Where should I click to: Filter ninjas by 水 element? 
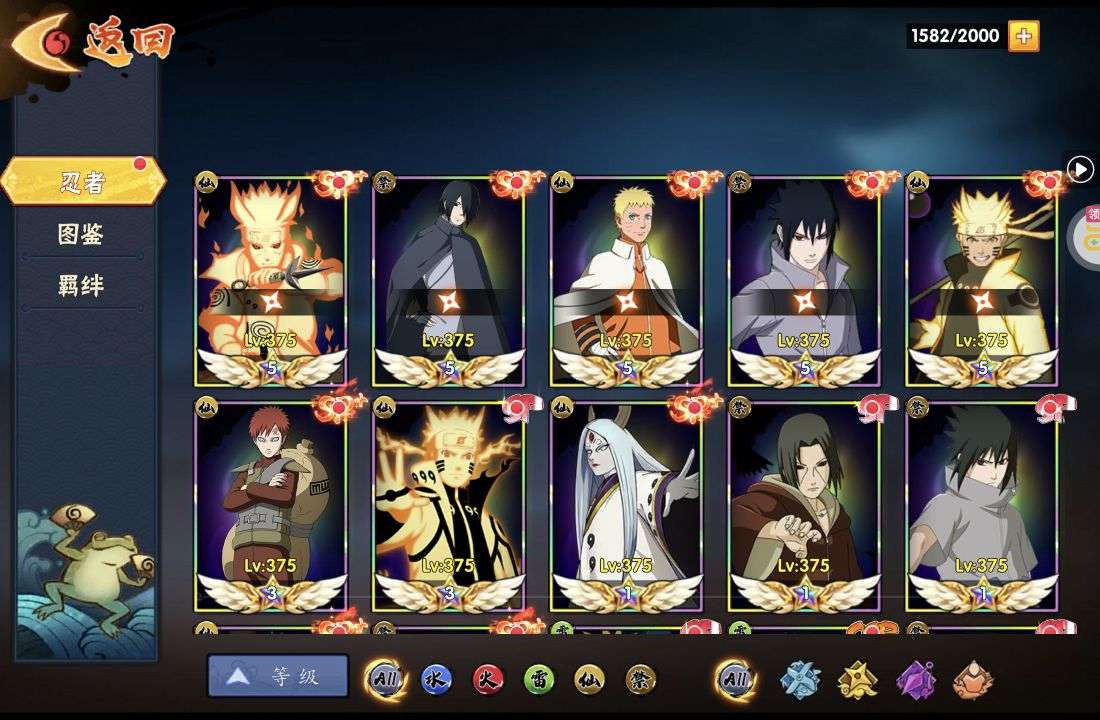click(x=436, y=679)
